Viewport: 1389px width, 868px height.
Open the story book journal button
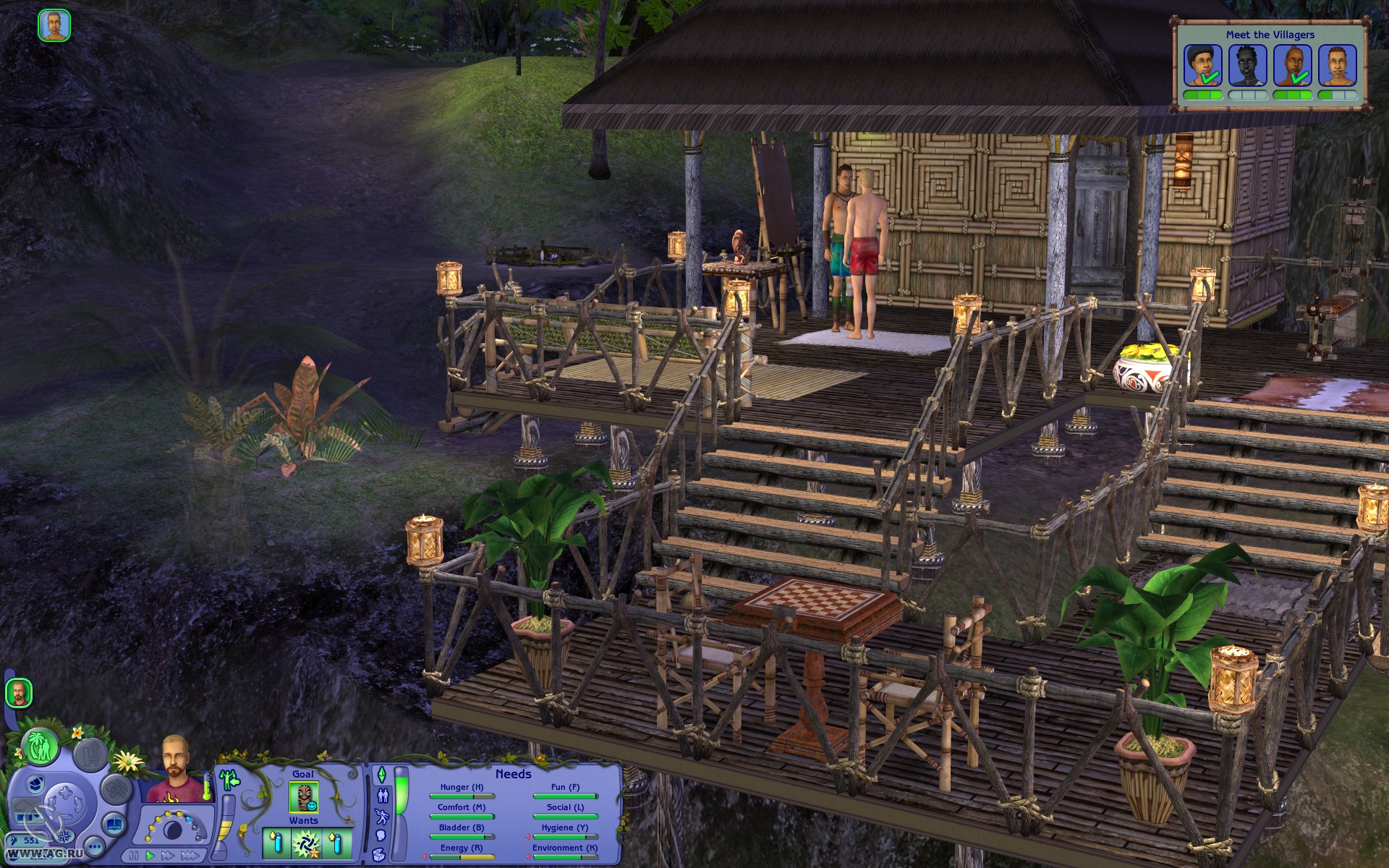coord(113,824)
